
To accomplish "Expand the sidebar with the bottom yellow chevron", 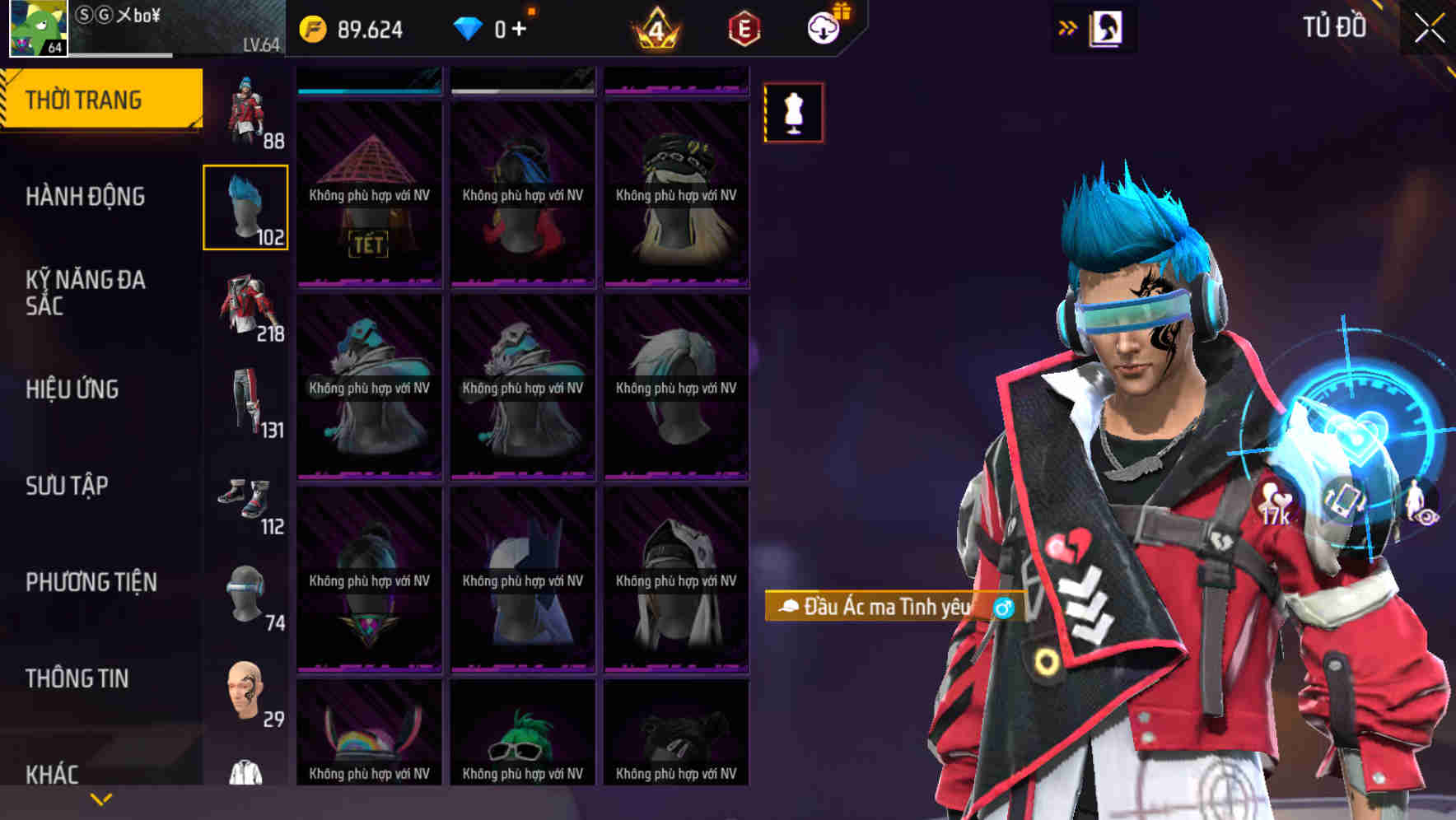I will pyautogui.click(x=99, y=798).
